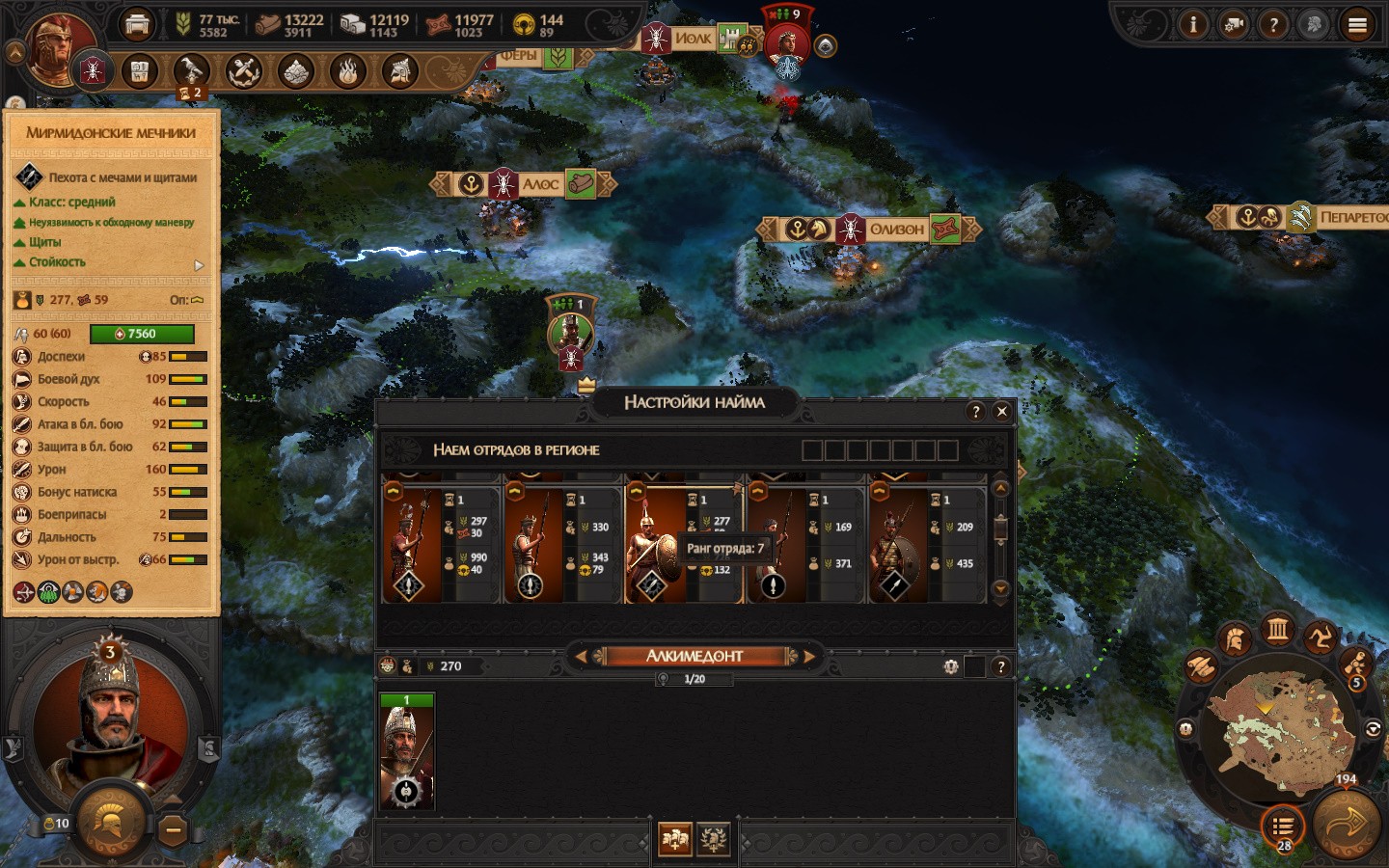The height and width of the screenshot is (868, 1389).
Task: Open the hammers construction toolbar icon
Action: point(244,70)
